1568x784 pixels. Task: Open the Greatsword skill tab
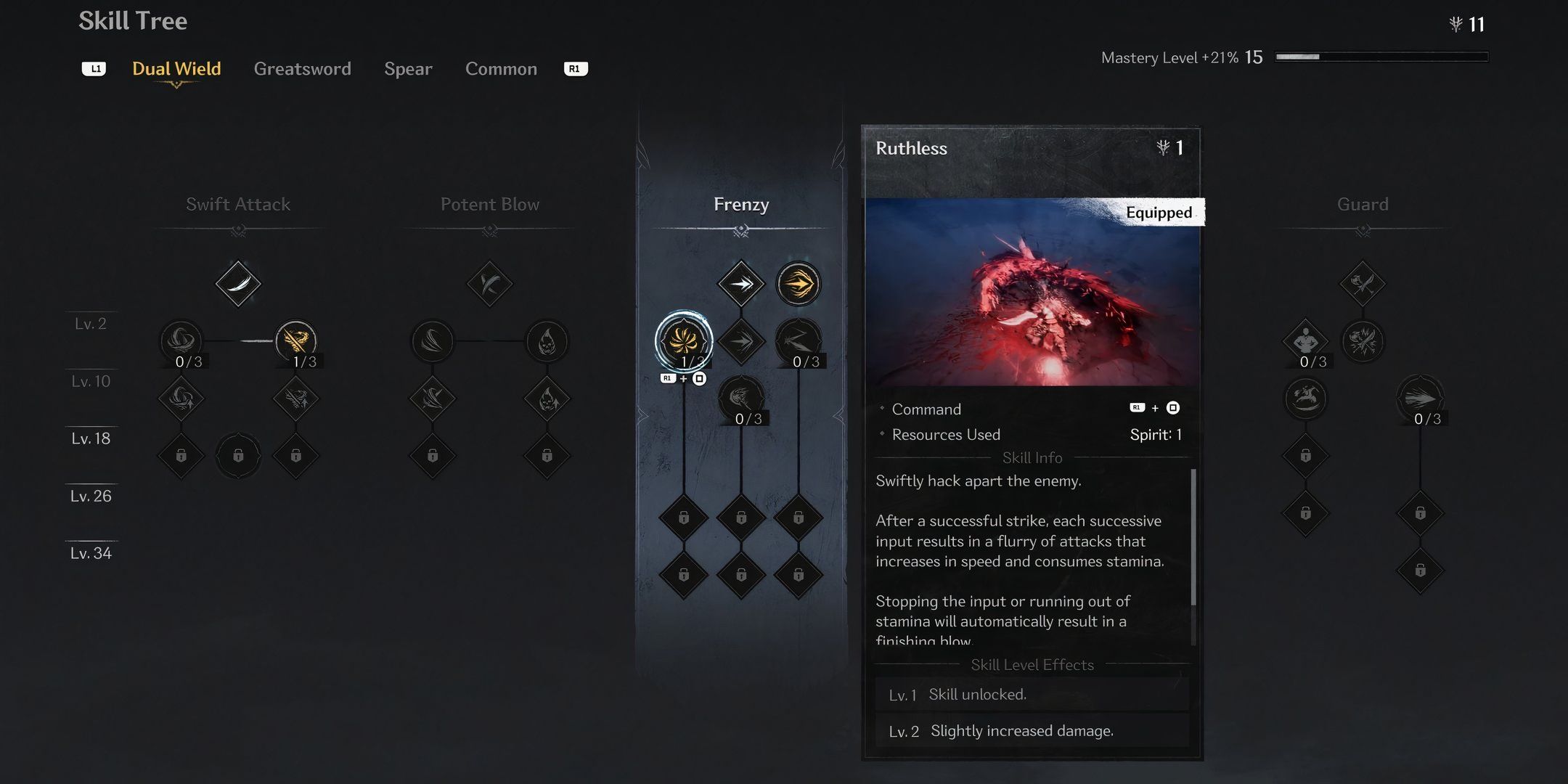pyautogui.click(x=303, y=68)
